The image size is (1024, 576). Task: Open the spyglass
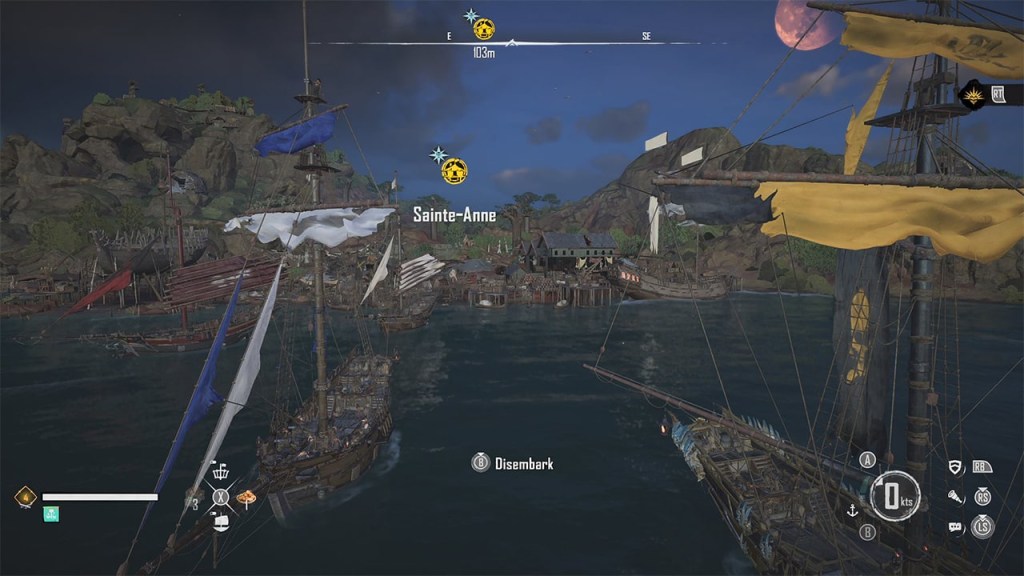tap(955, 497)
